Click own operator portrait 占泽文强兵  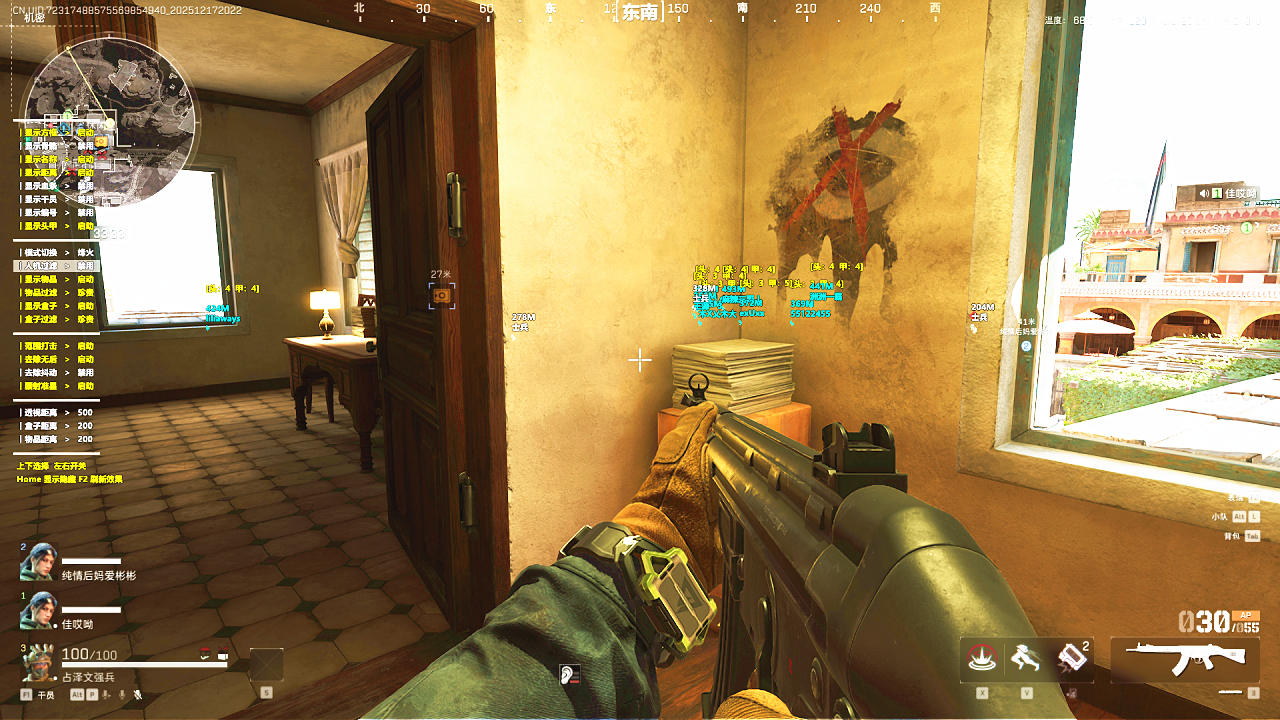click(39, 662)
